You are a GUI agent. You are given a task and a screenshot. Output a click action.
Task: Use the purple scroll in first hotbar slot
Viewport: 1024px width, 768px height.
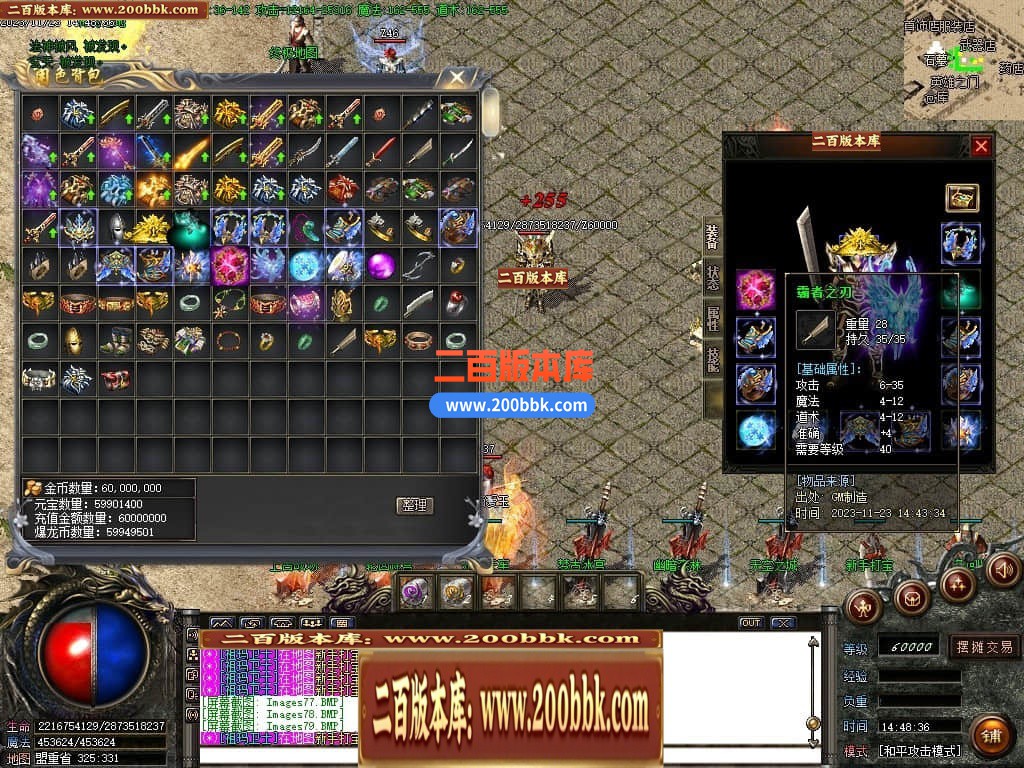(416, 592)
